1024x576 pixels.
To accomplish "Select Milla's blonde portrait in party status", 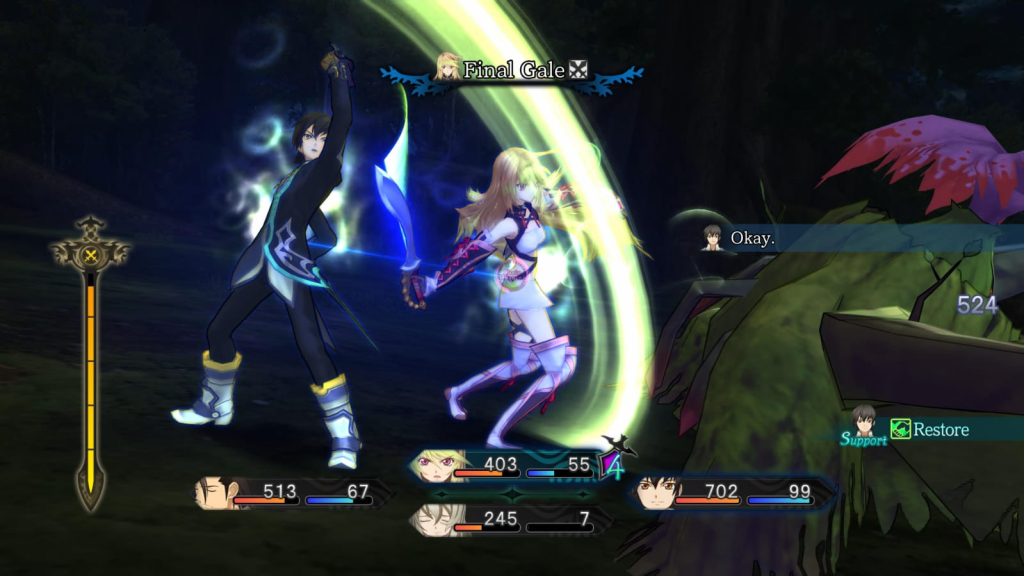I will pyautogui.click(x=438, y=465).
